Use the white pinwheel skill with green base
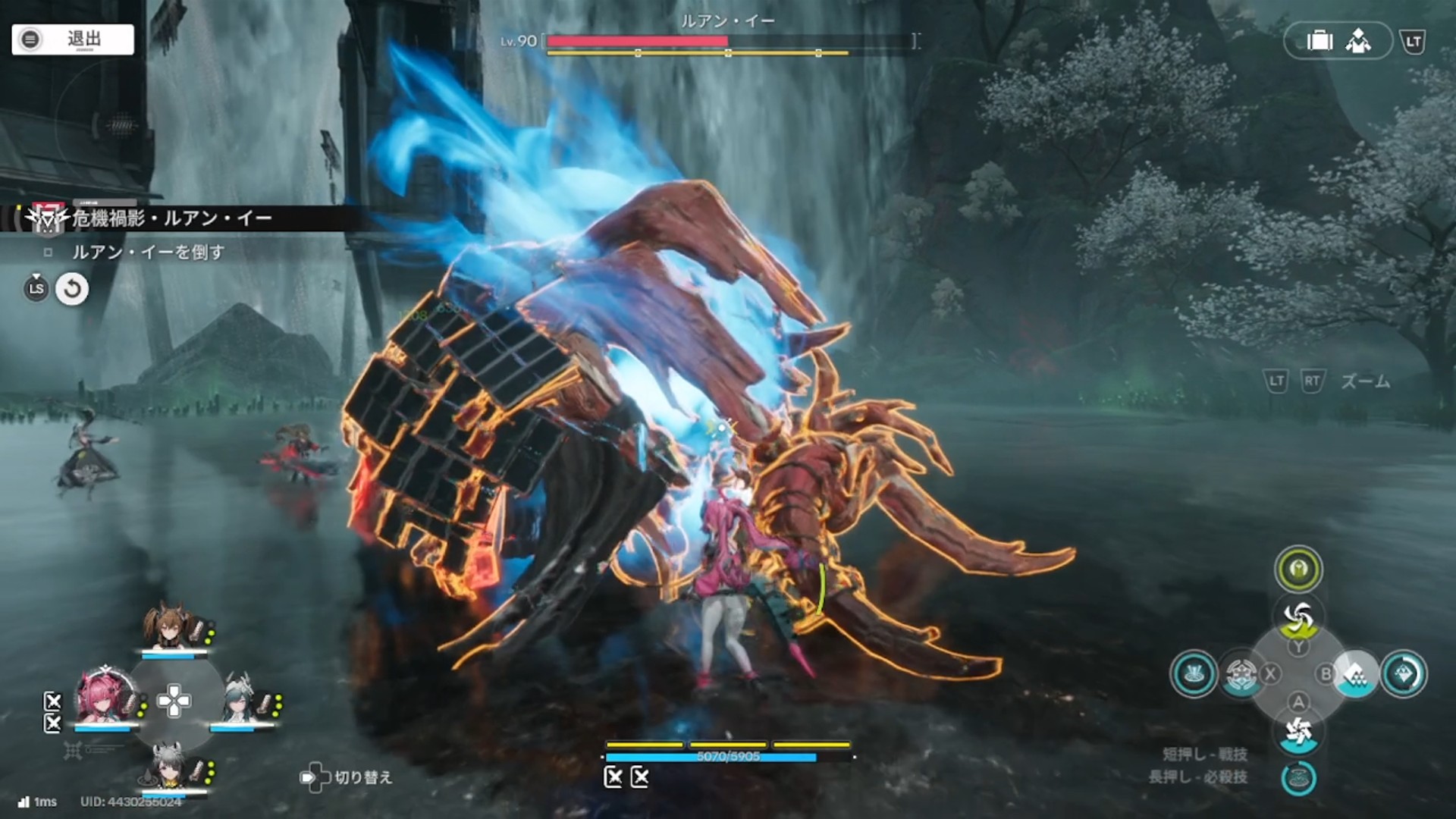 coord(1298,618)
